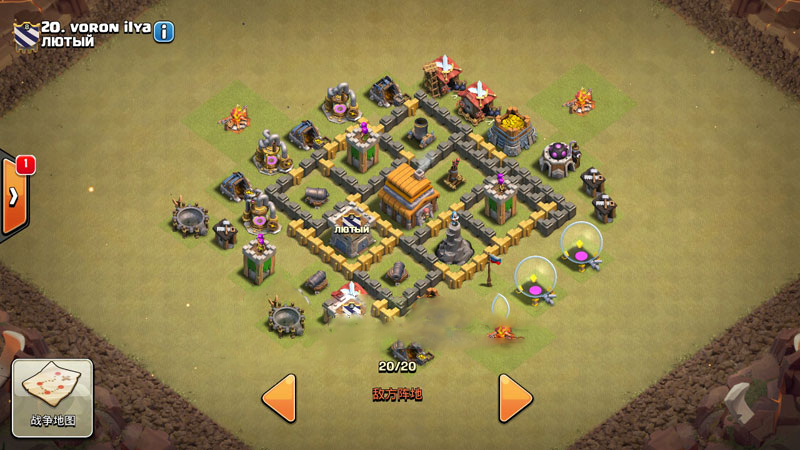This screenshot has height=450, width=800.
Task: Return to the war map
Action: click(x=52, y=398)
